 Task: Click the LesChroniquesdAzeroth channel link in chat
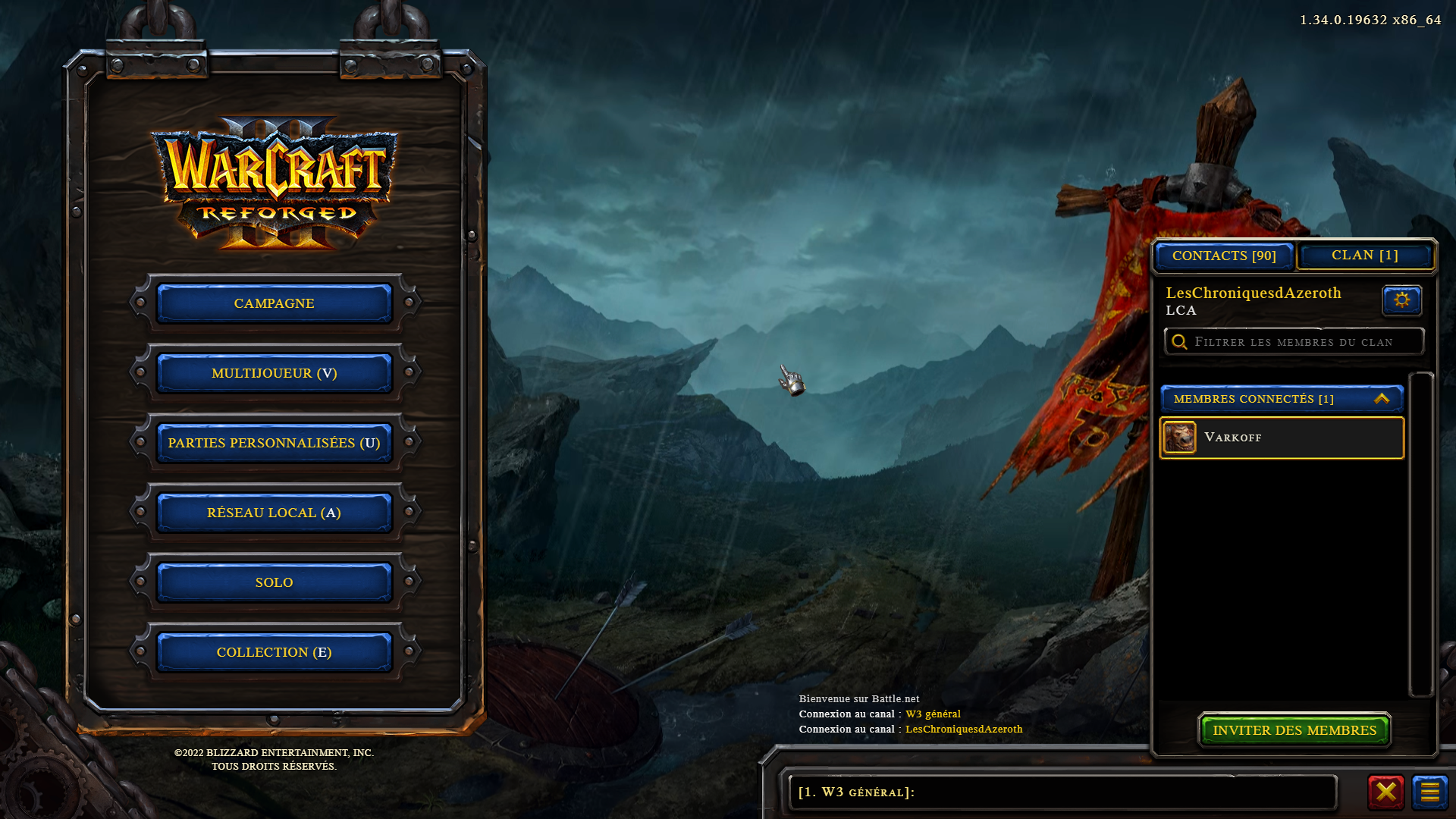[963, 730]
